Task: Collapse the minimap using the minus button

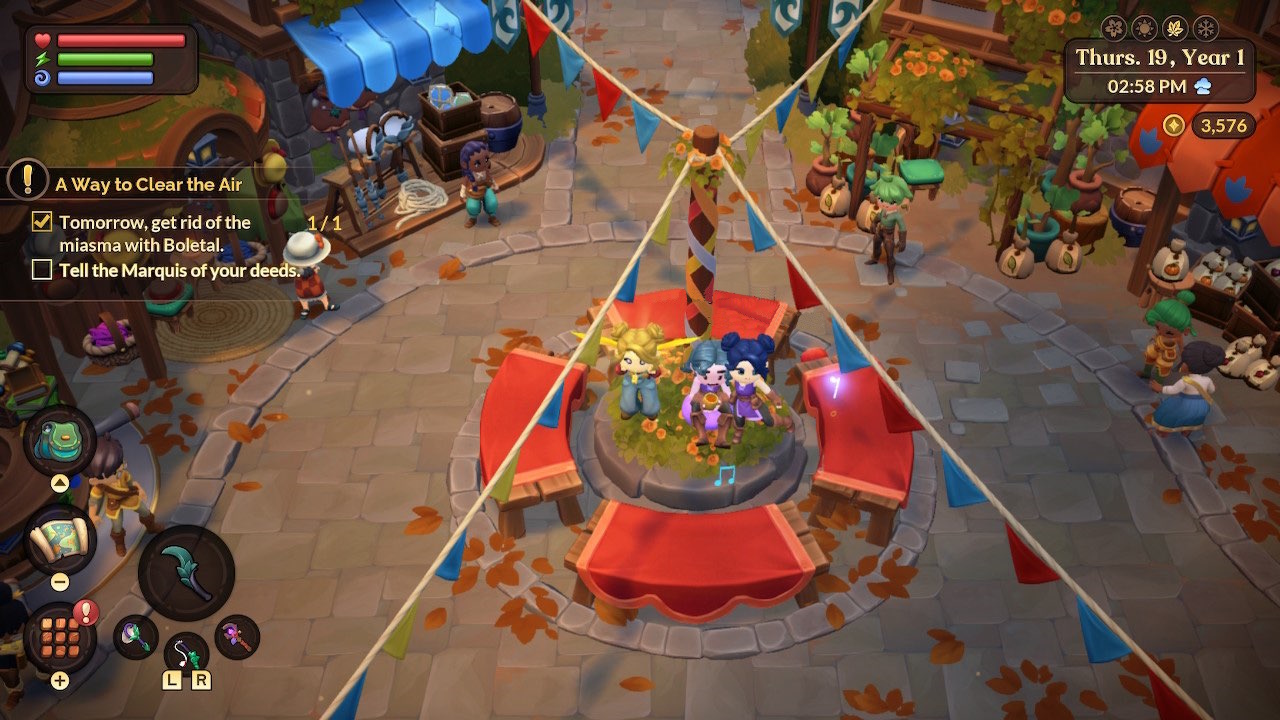Action: (x=60, y=581)
